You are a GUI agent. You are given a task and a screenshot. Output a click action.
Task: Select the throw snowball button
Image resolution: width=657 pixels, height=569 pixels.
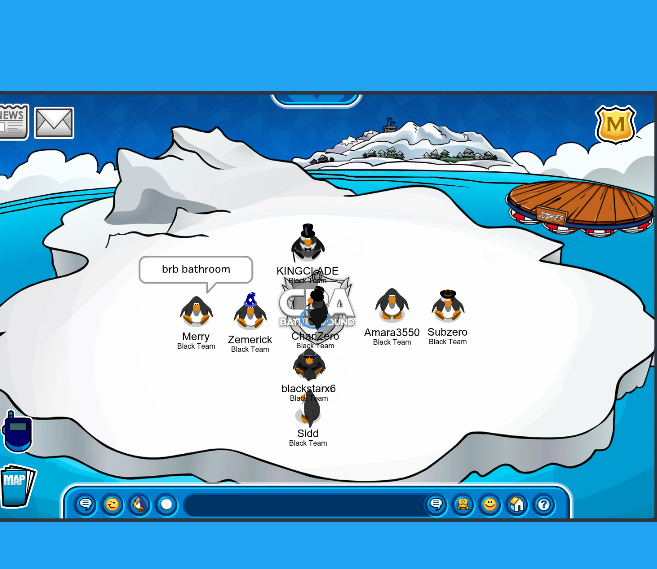166,505
